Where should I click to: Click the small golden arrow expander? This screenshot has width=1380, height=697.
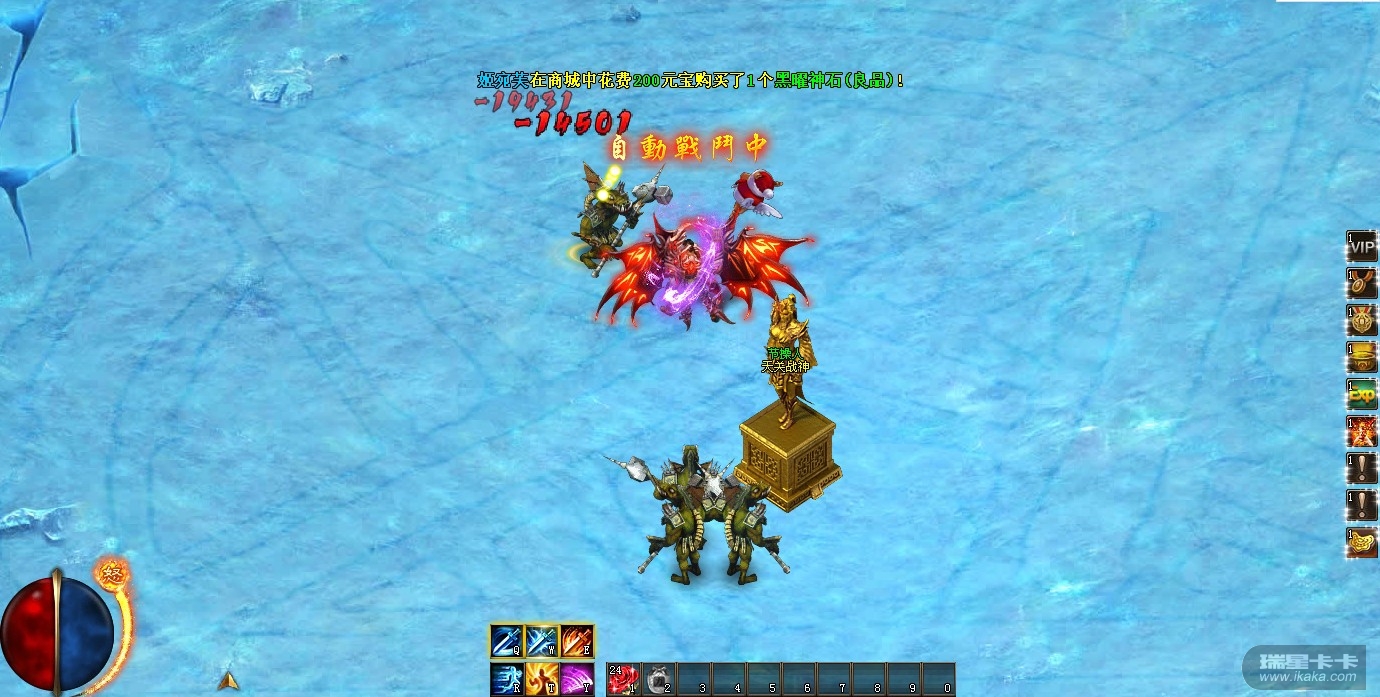229,680
